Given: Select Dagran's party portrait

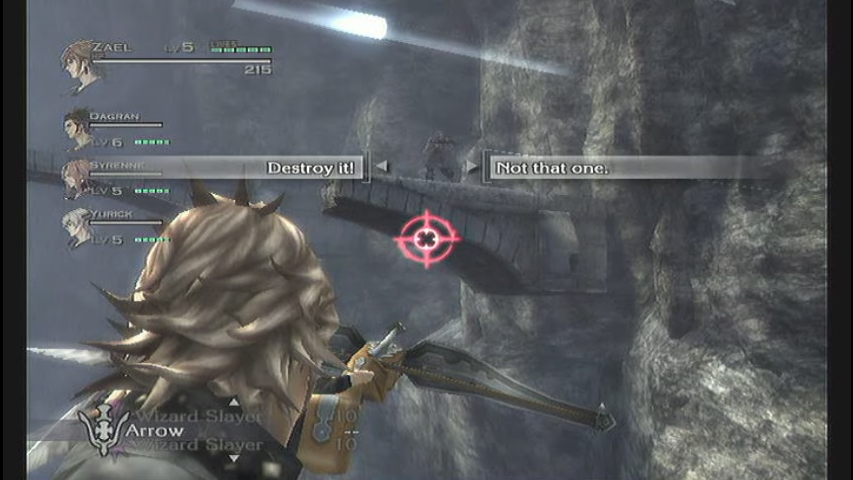Looking at the screenshot, I should (76, 128).
